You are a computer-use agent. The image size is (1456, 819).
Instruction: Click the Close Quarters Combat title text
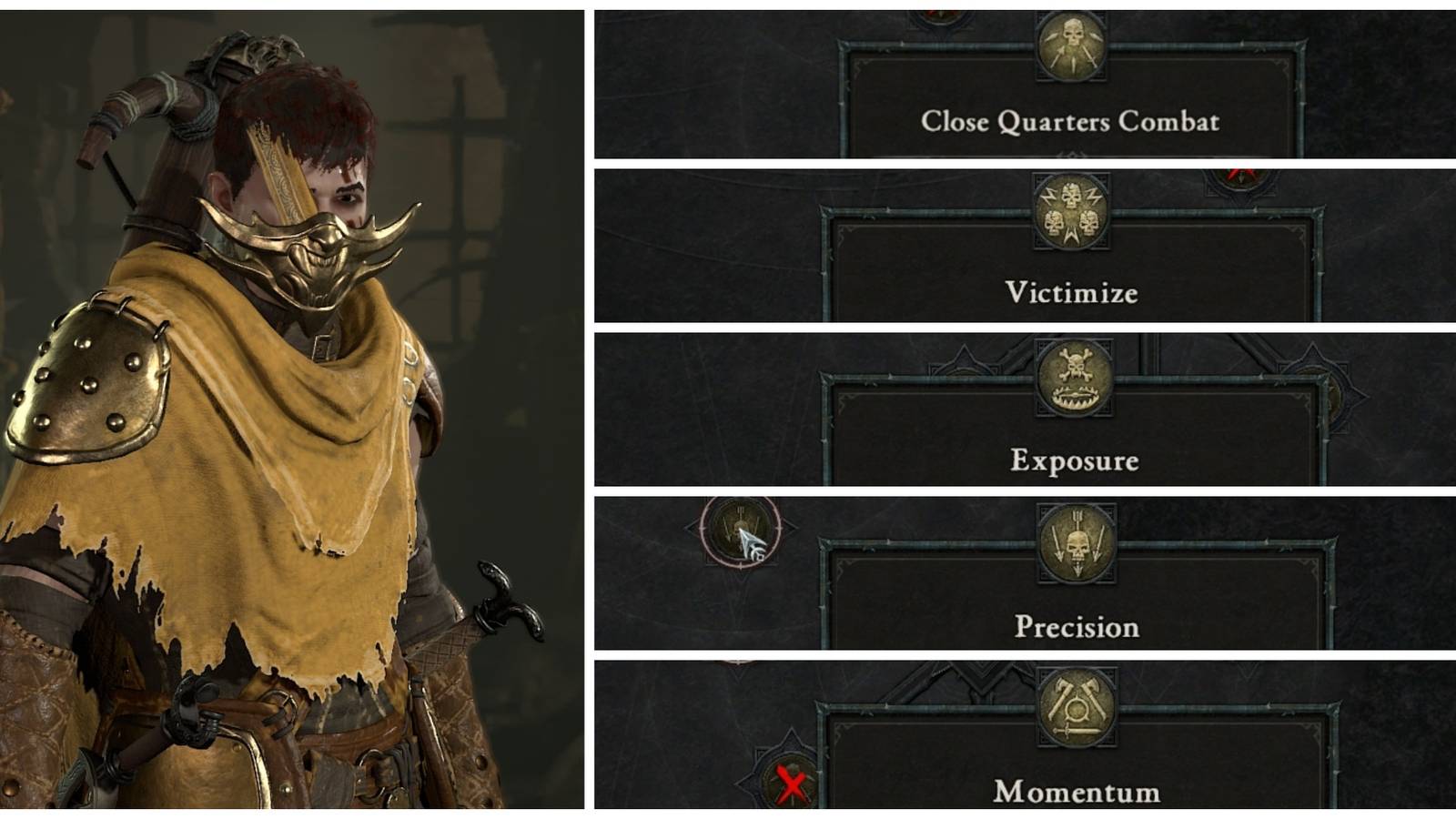tap(1072, 120)
